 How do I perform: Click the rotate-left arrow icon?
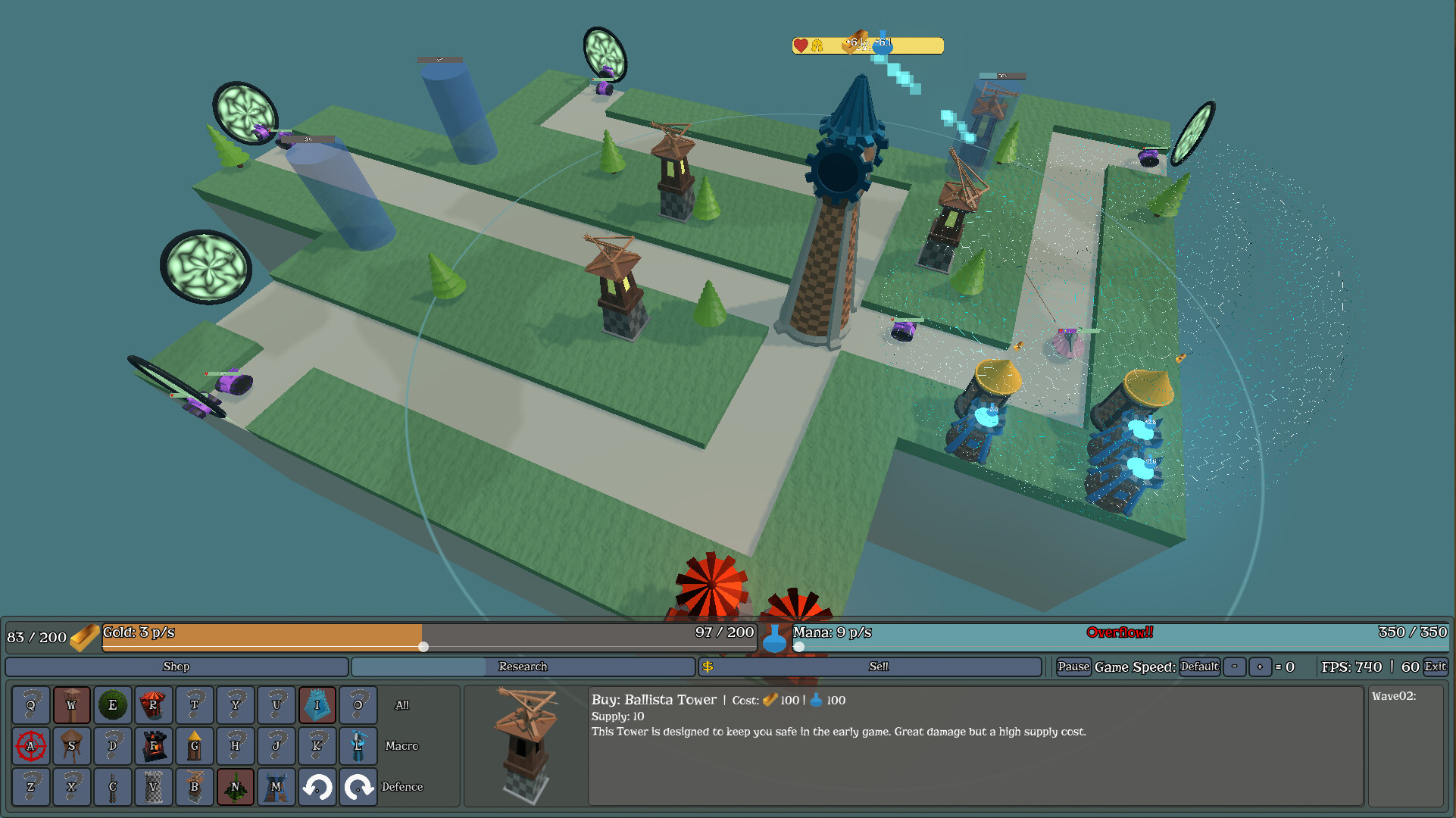click(317, 787)
